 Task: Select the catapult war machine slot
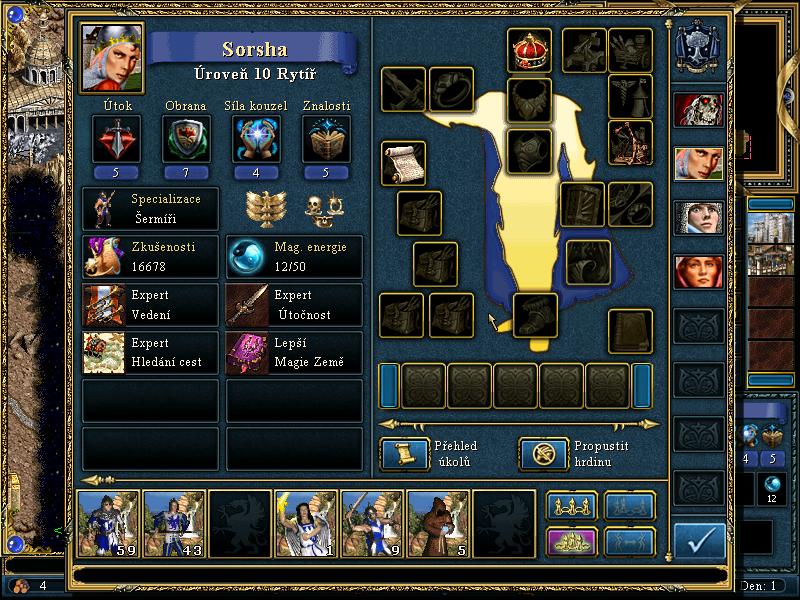click(630, 143)
